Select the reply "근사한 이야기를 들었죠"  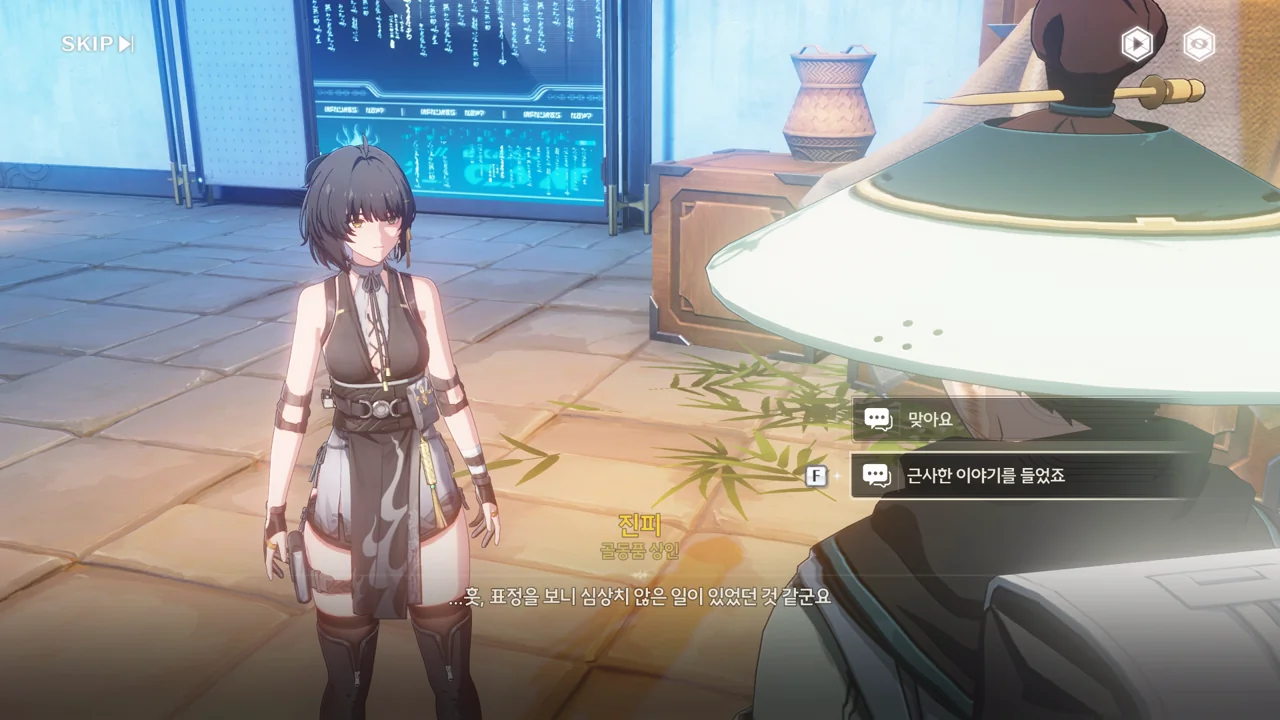click(1020, 476)
